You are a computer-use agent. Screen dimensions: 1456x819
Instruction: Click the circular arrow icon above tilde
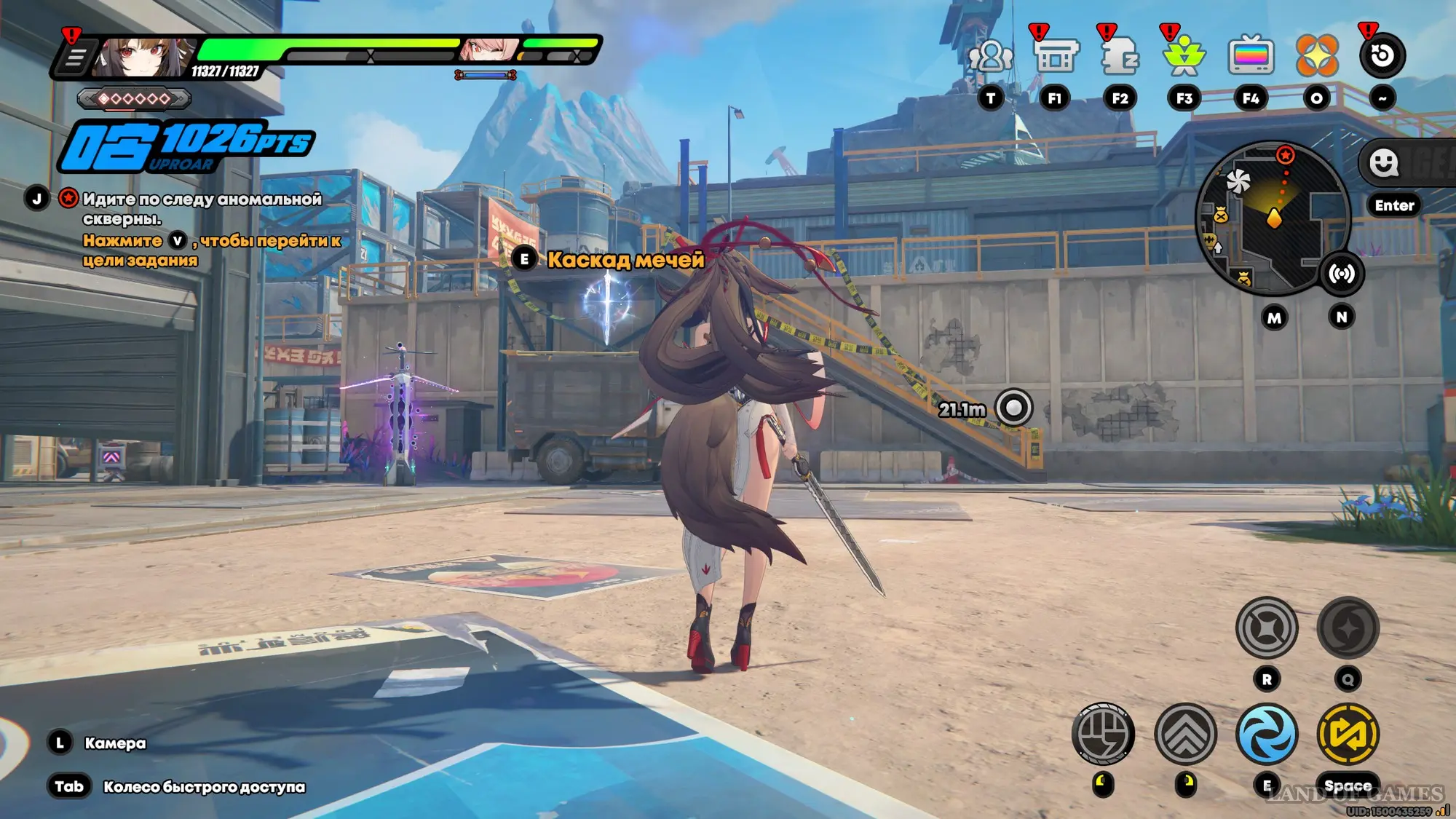1382,55
